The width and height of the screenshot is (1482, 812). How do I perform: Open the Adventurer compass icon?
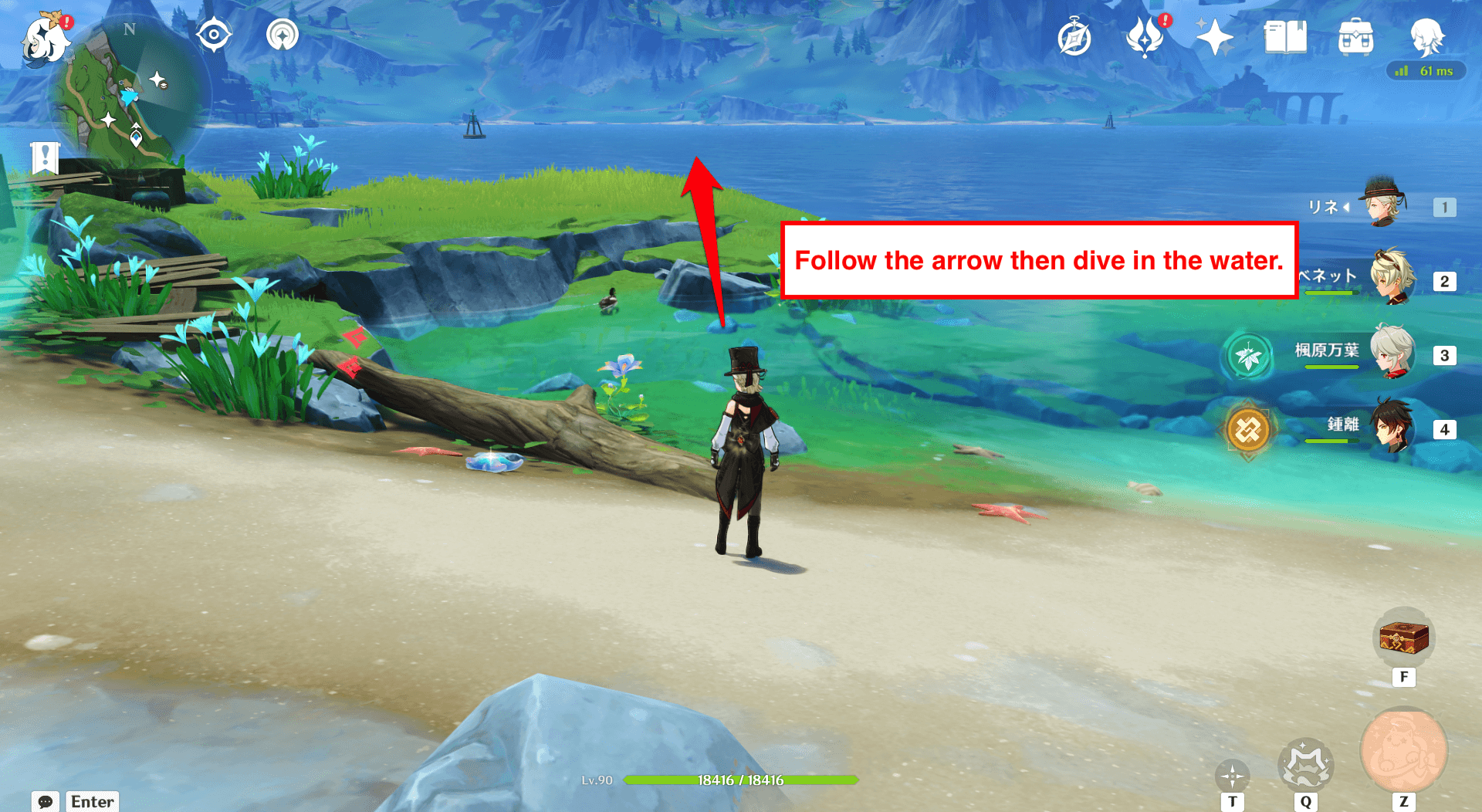coord(1074,38)
